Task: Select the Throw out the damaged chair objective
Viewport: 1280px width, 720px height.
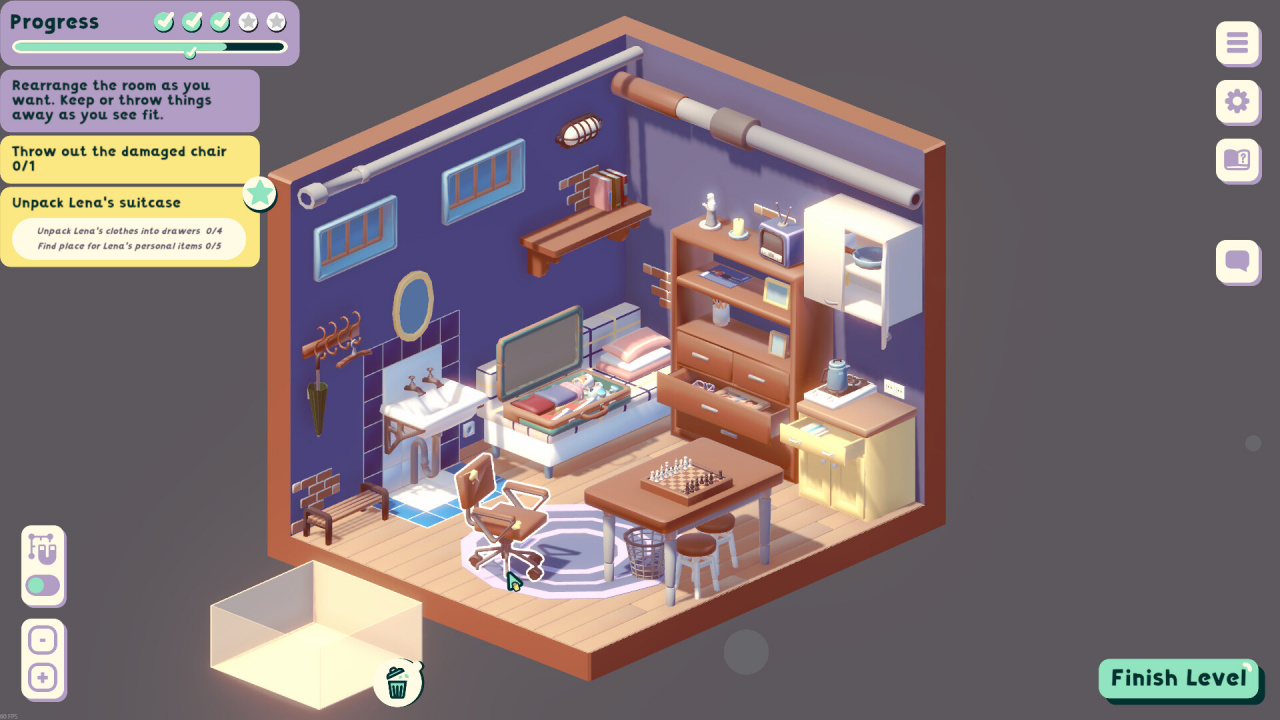Action: click(x=119, y=158)
